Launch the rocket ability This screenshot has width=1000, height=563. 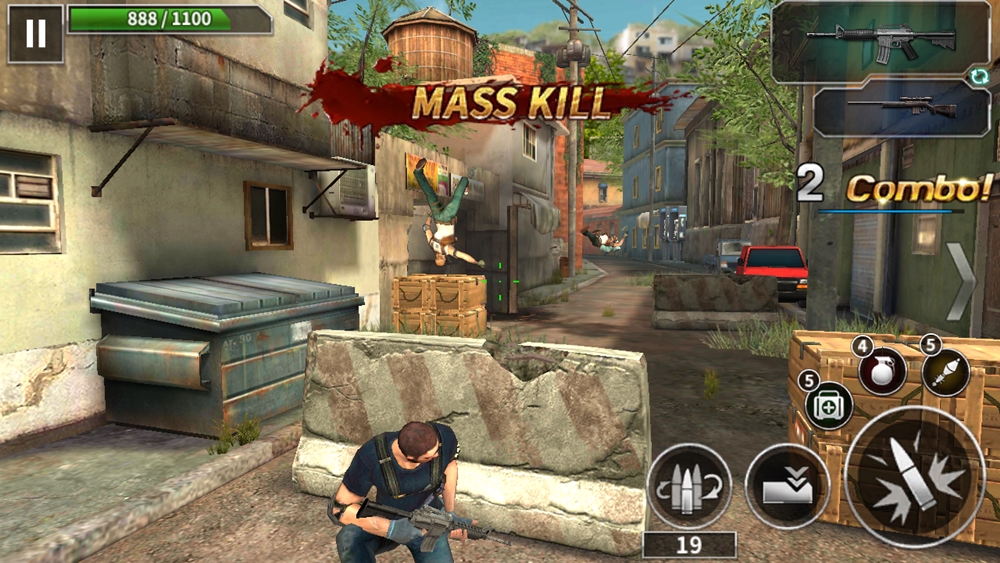(x=946, y=372)
